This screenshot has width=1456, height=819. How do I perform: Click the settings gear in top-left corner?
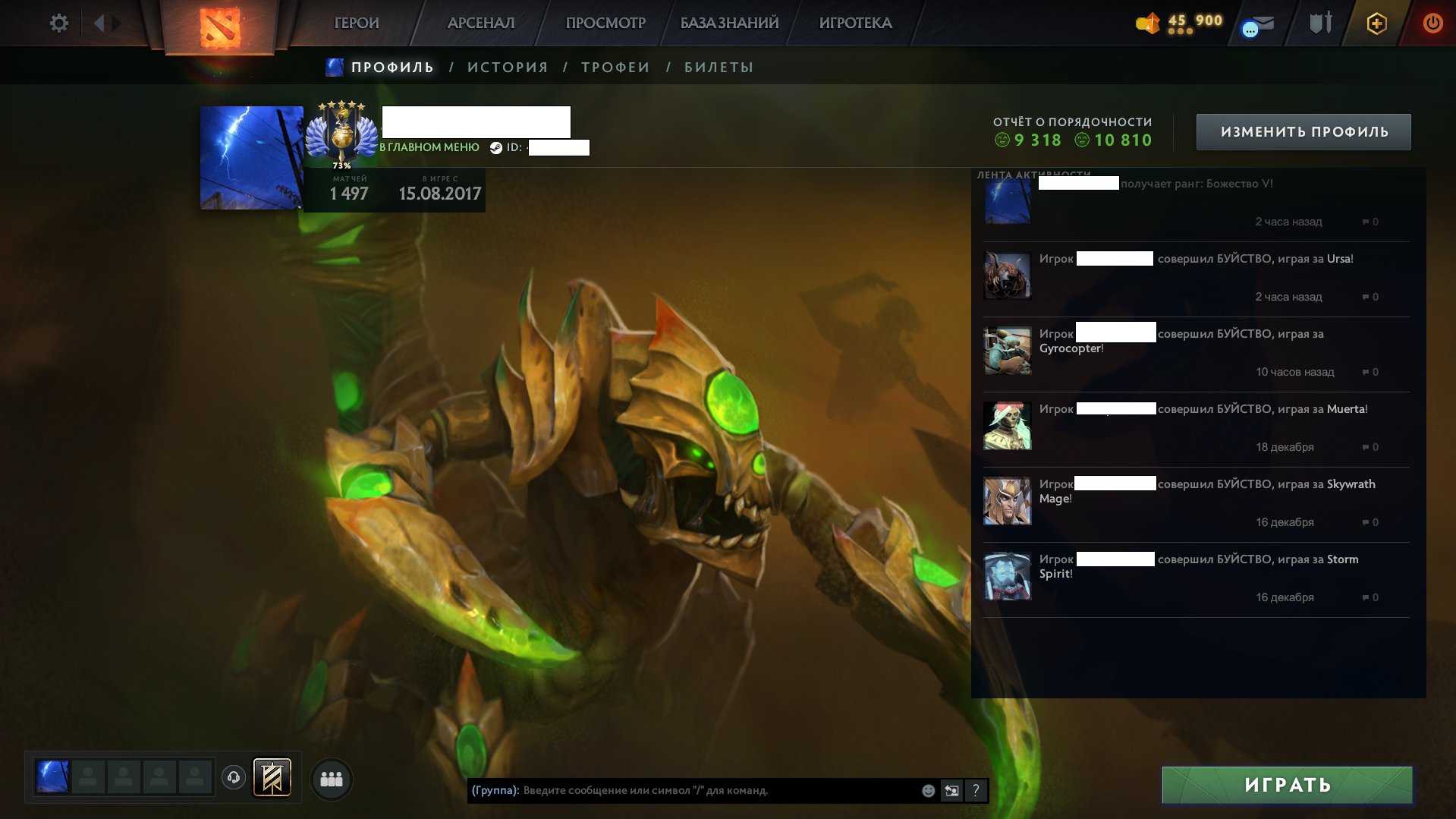[59, 23]
